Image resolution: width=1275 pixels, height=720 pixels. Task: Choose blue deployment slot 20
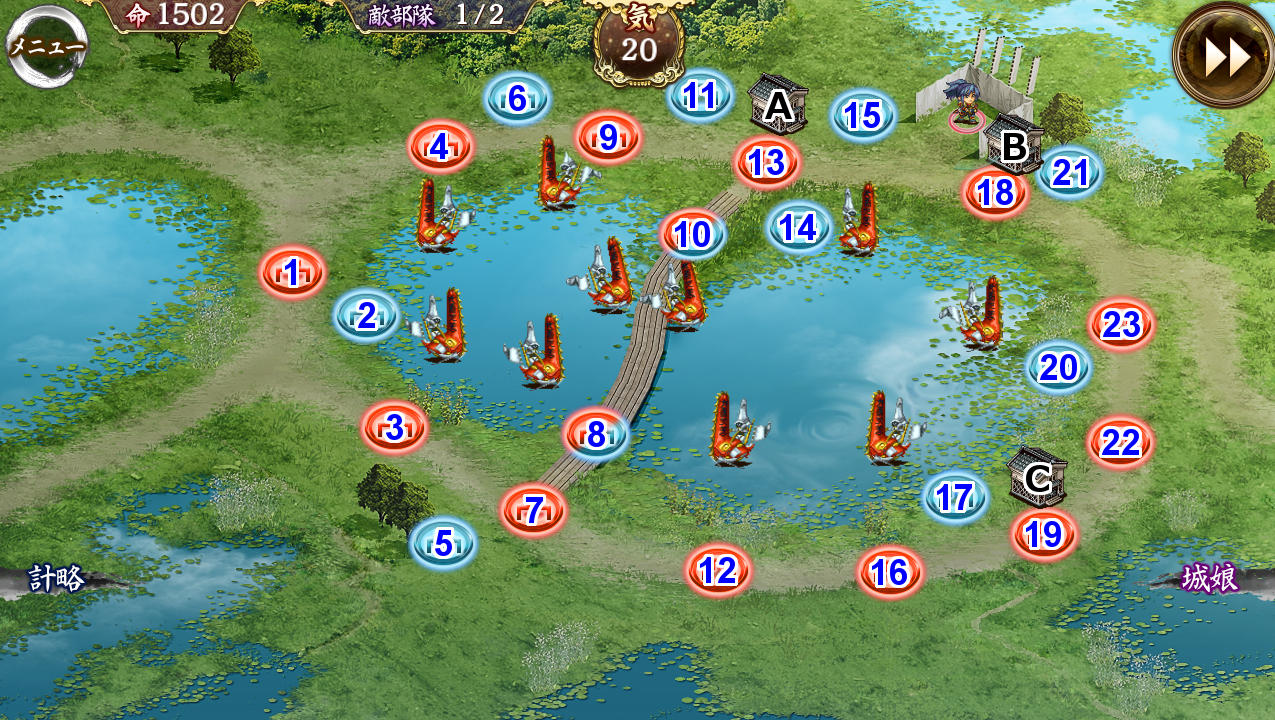tap(1058, 368)
